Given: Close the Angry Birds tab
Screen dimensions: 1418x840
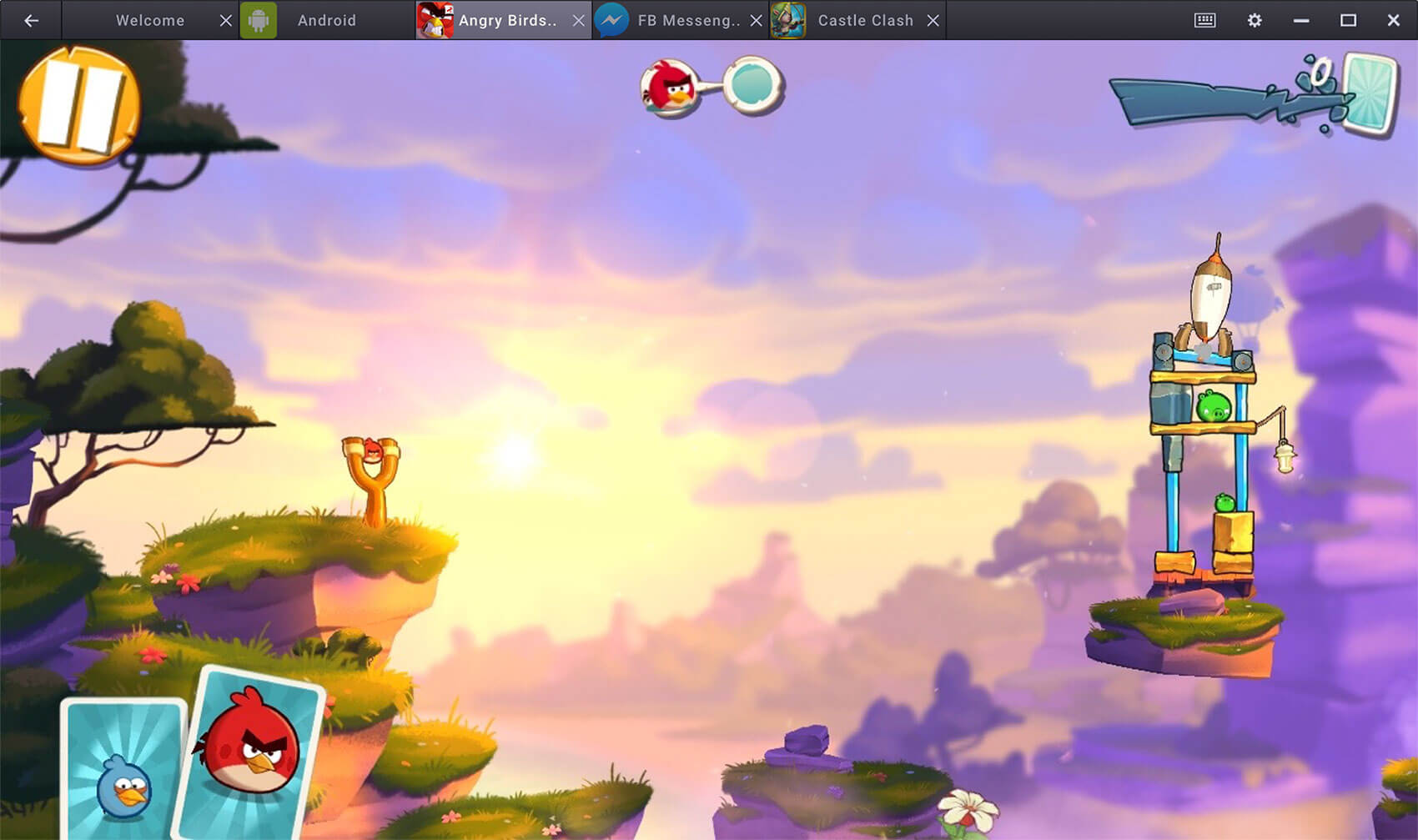Looking at the screenshot, I should pyautogui.click(x=578, y=20).
